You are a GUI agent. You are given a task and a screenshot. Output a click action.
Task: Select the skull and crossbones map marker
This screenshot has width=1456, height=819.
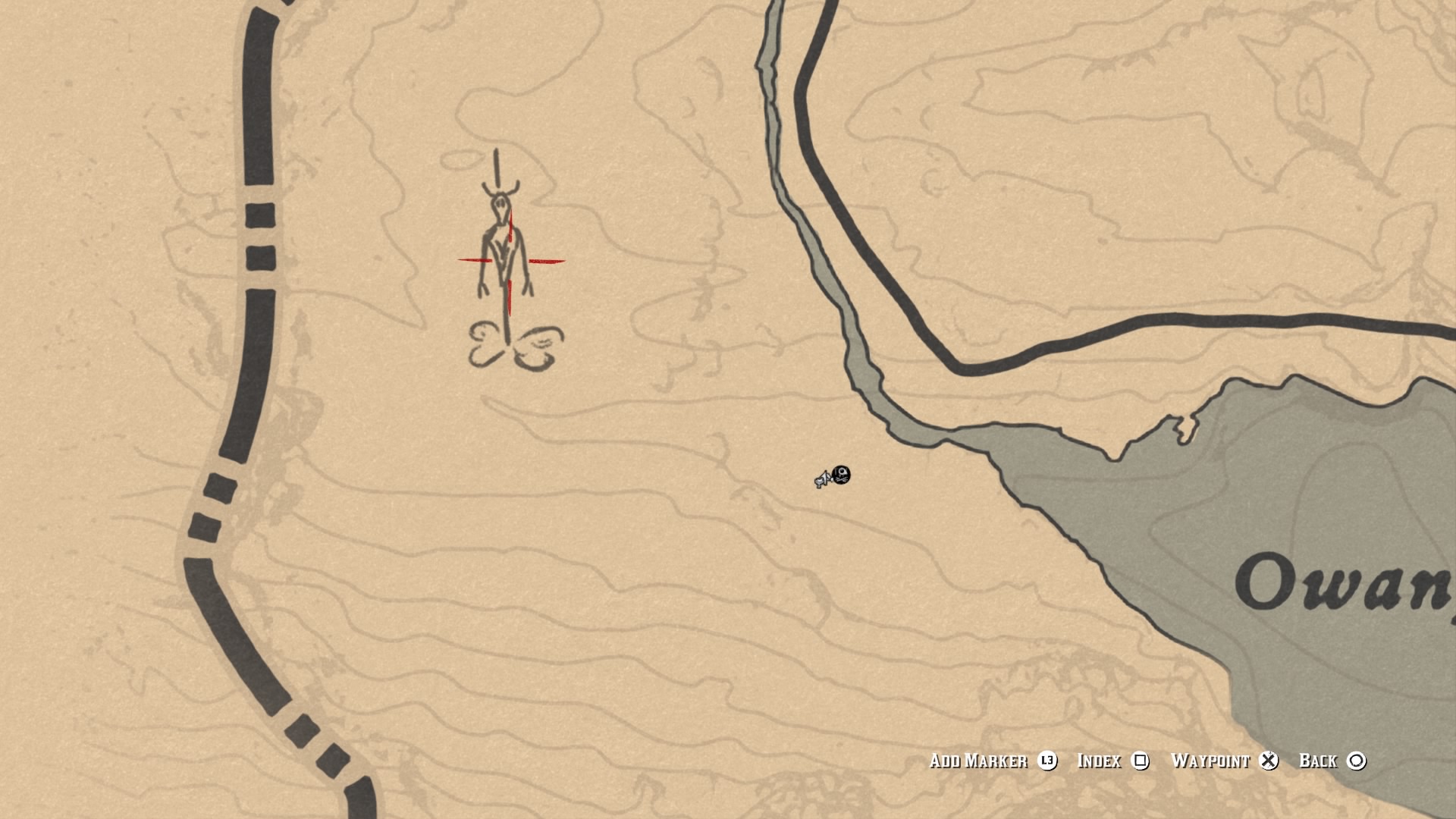[x=840, y=476]
